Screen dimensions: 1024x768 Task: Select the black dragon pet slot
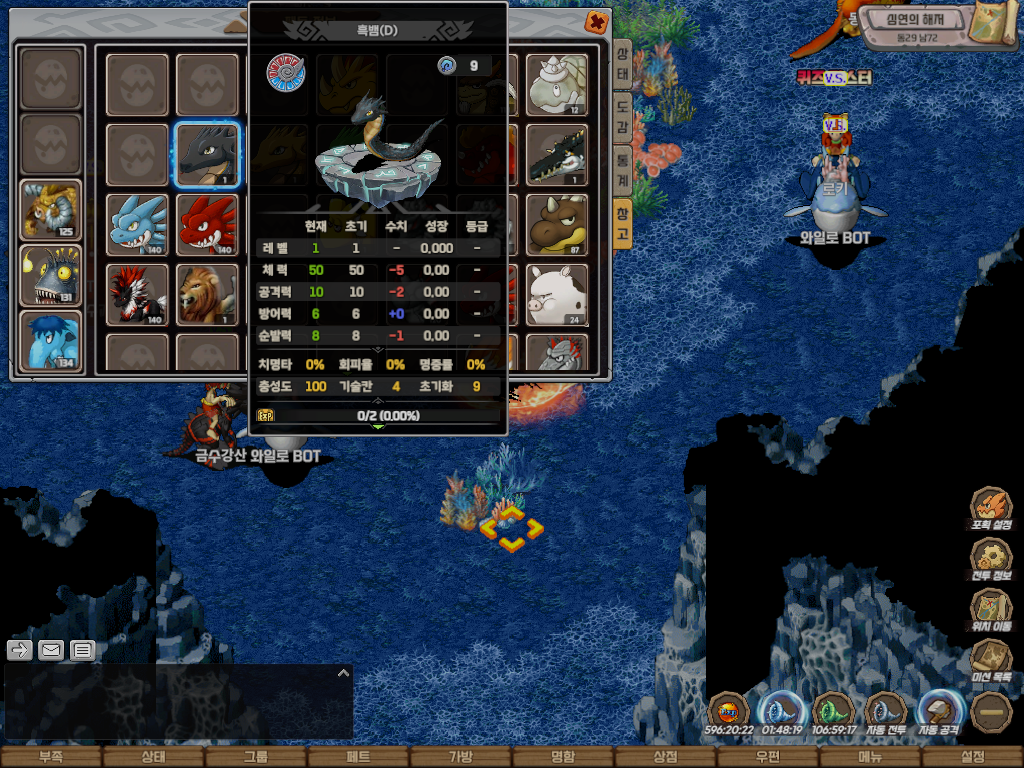tap(207, 155)
